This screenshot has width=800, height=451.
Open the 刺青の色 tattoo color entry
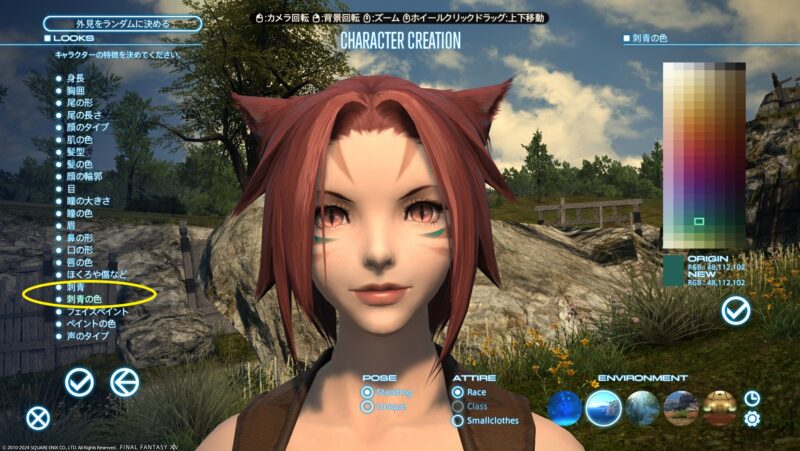coord(87,299)
